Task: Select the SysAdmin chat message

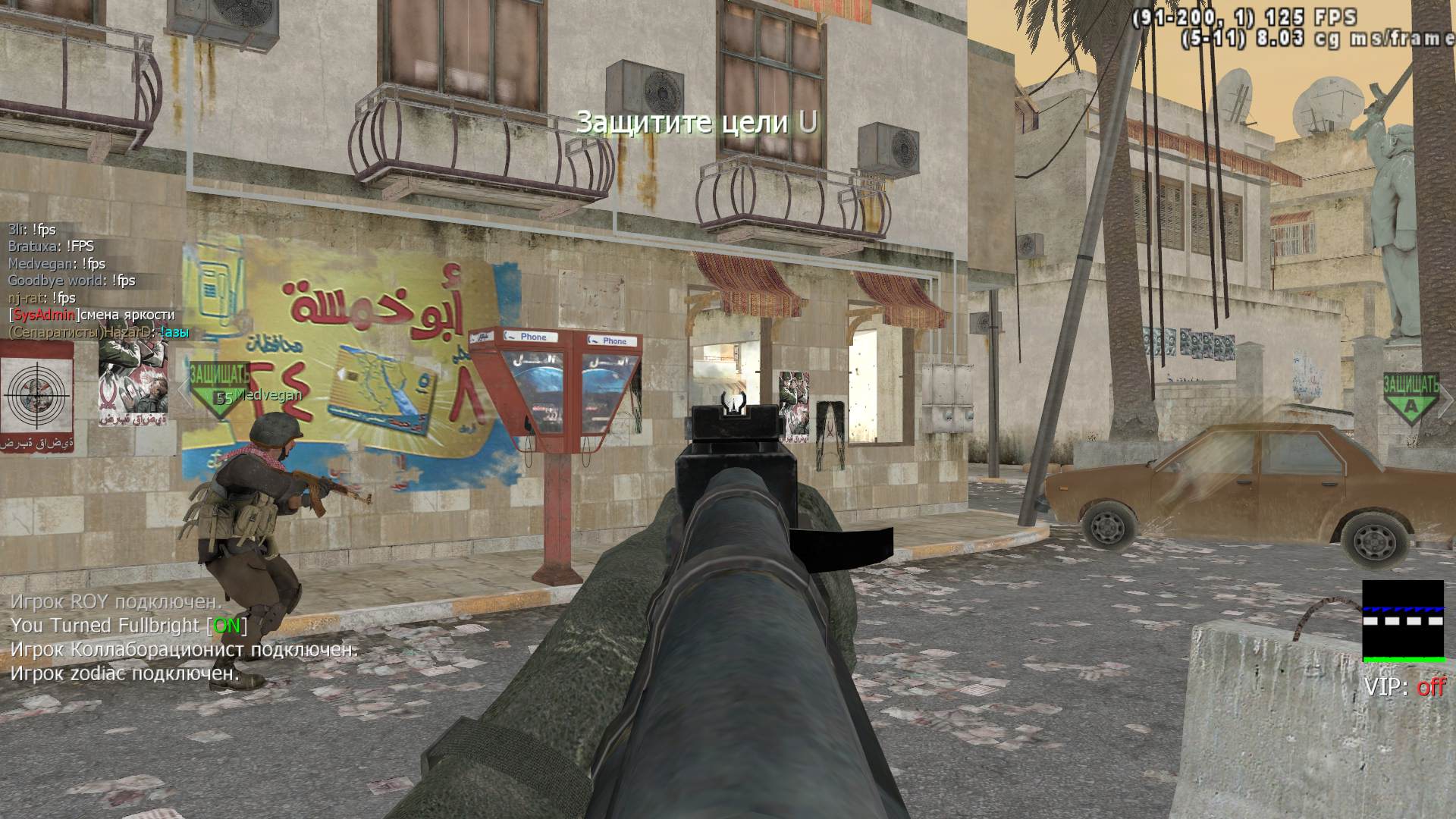Action: [92, 315]
